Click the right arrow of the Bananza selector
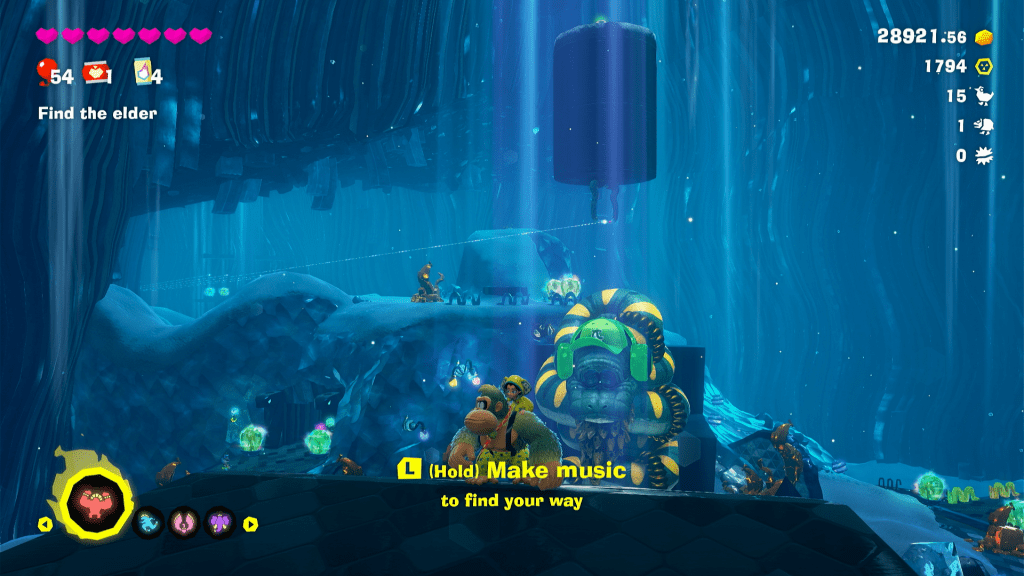Image resolution: width=1024 pixels, height=576 pixels. click(251, 523)
